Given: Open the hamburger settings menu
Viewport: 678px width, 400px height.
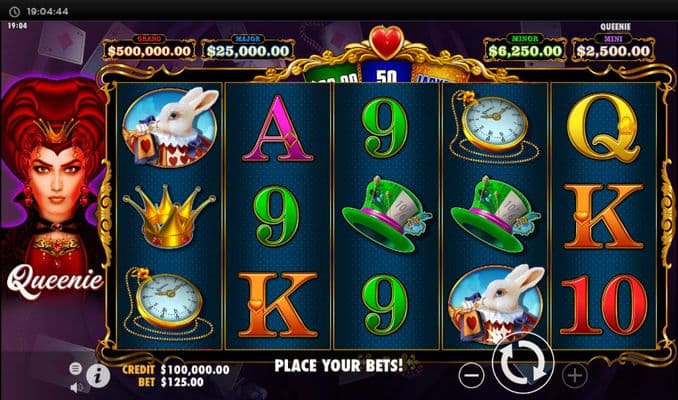Looking at the screenshot, I should click(x=77, y=367).
